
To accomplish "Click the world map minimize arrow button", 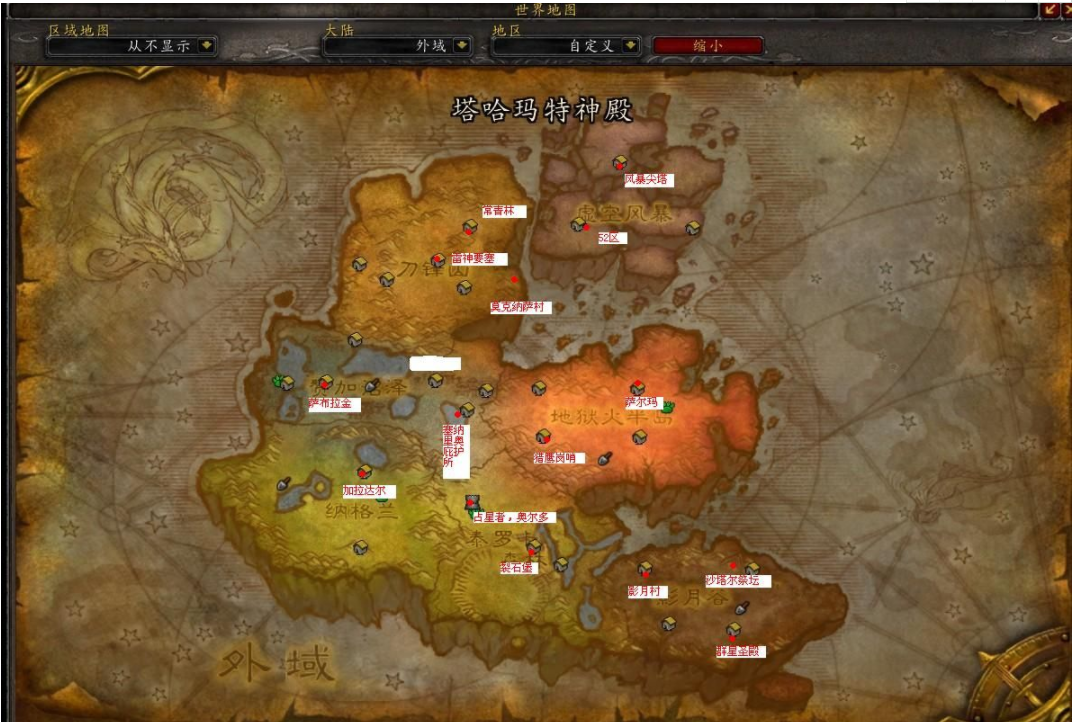I will click(x=1050, y=9).
